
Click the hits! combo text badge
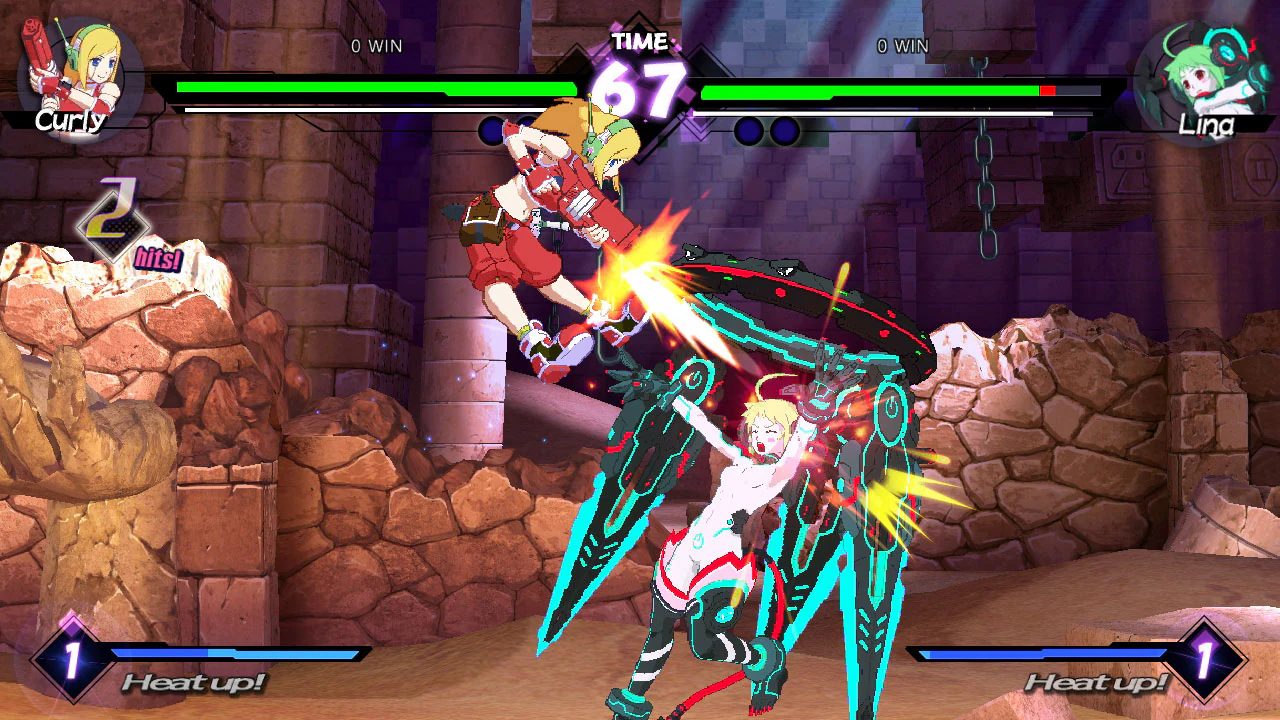click(156, 258)
